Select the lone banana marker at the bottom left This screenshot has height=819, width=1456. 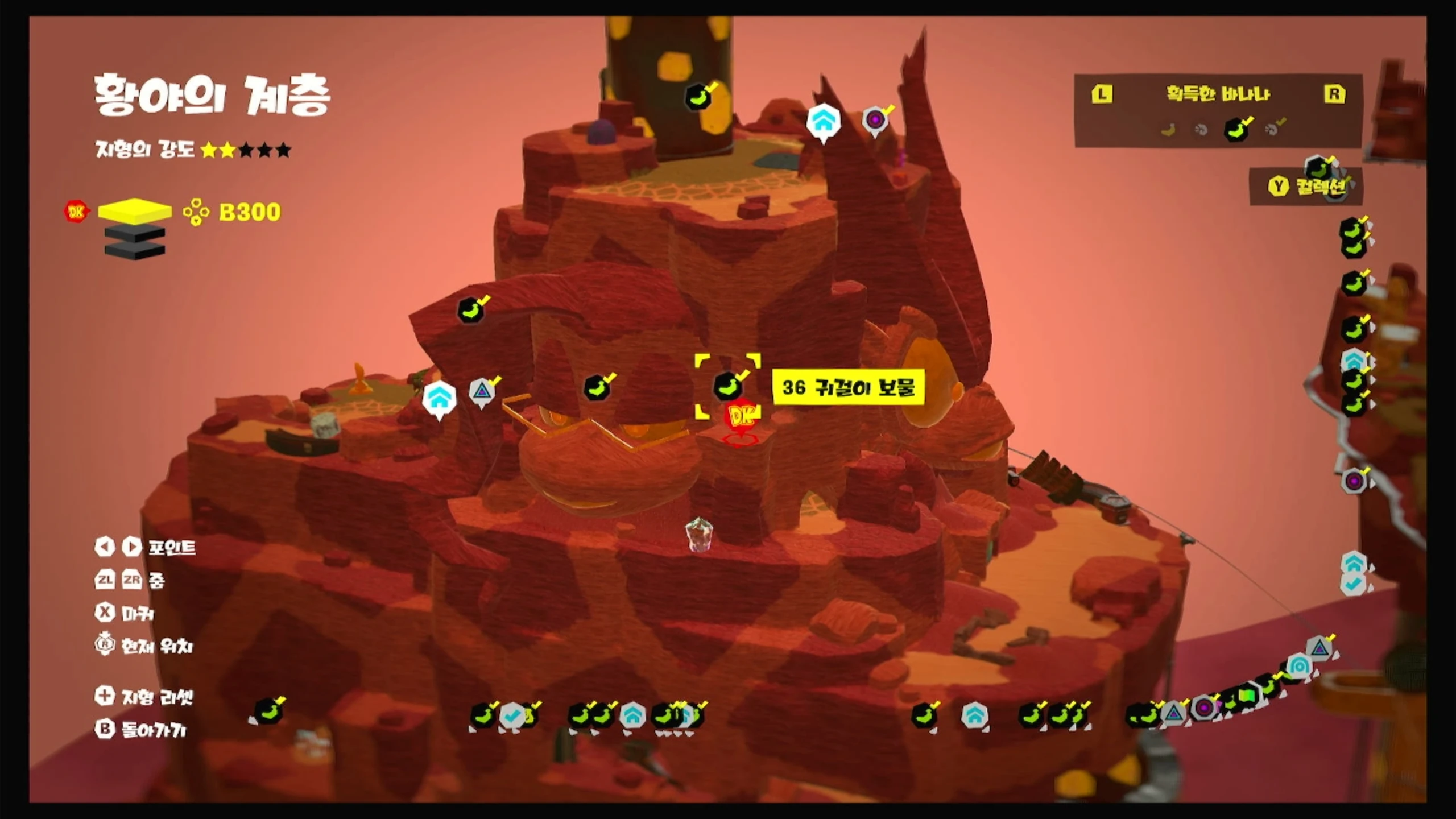[268, 712]
